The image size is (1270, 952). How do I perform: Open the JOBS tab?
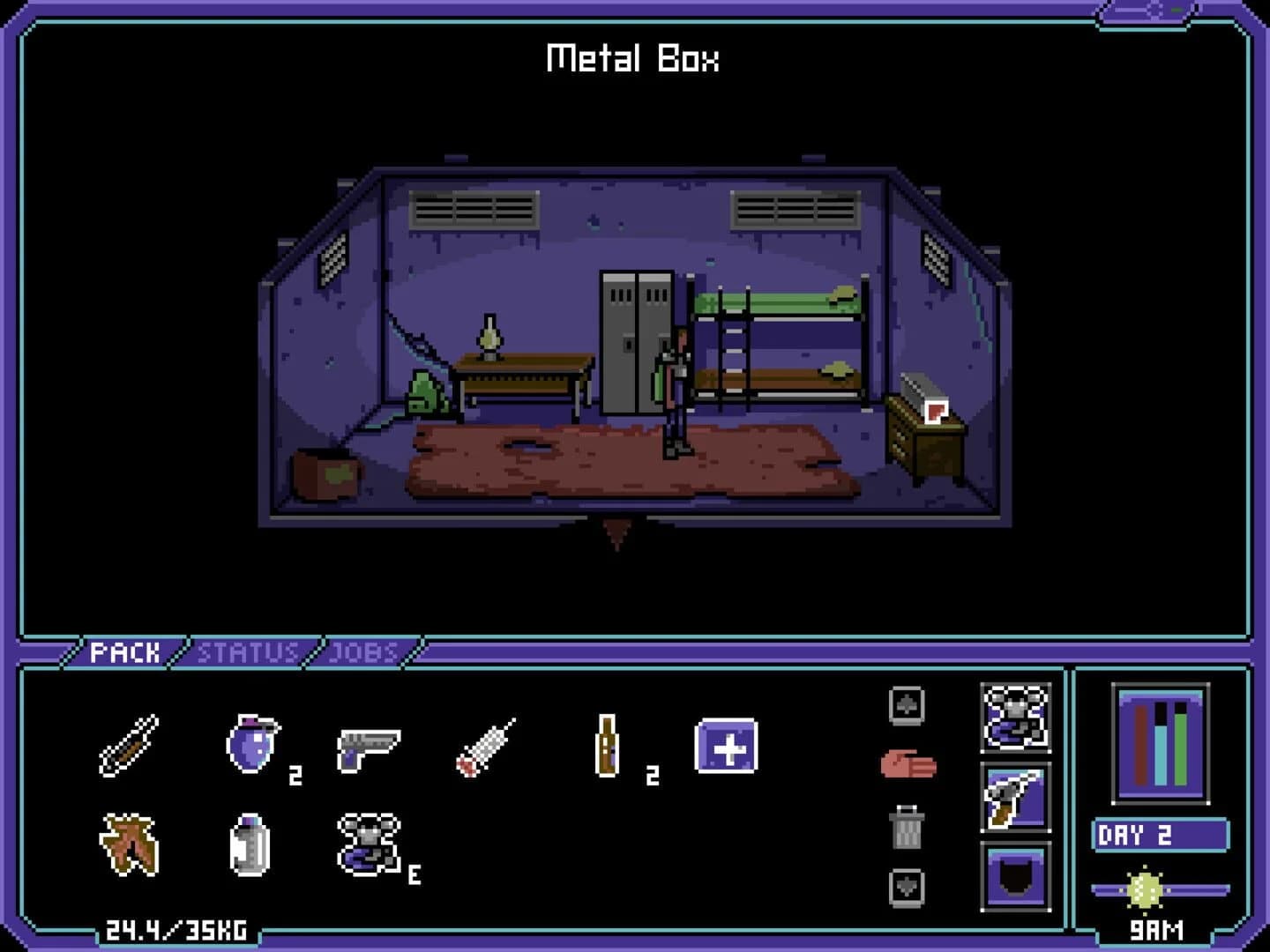click(362, 651)
